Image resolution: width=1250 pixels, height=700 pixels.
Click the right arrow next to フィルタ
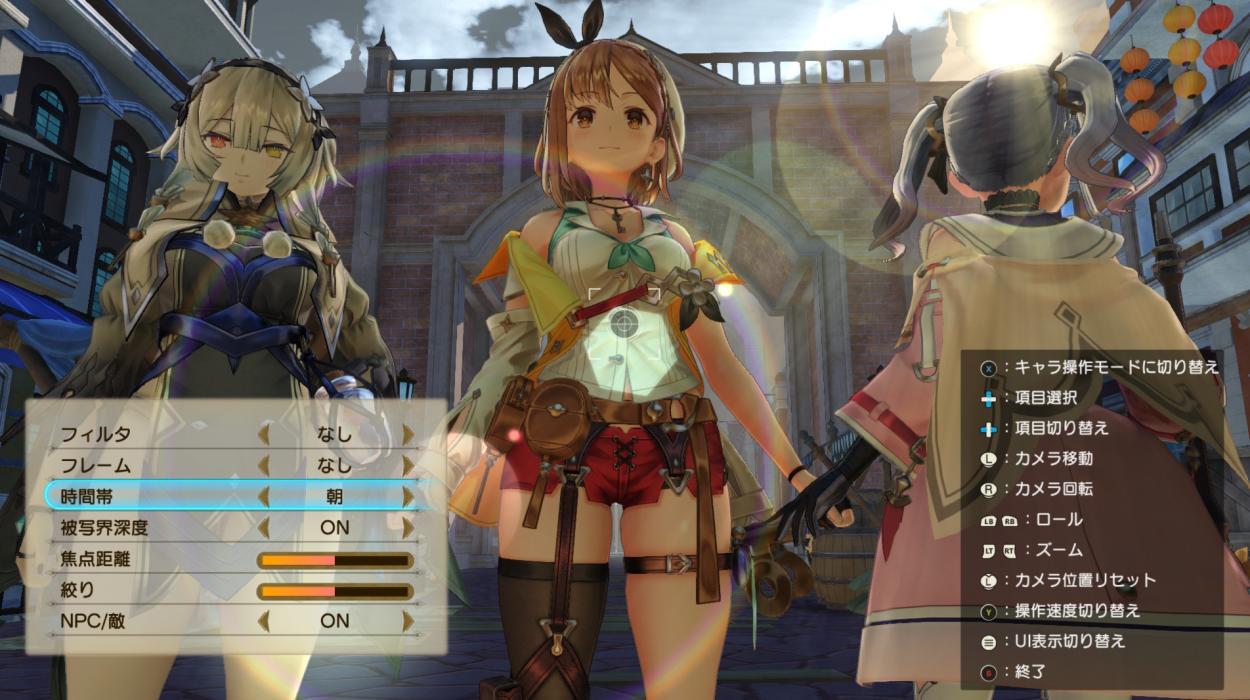(x=408, y=434)
